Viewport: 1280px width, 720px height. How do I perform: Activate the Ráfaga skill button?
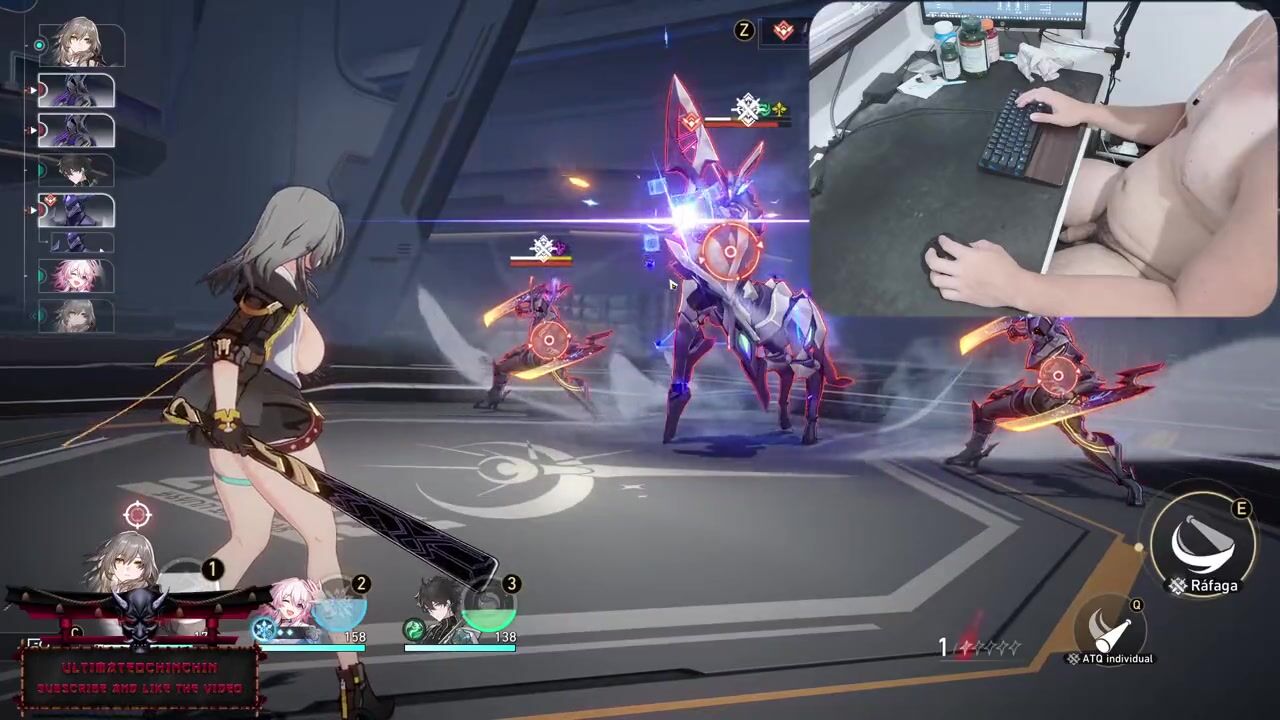[x=1203, y=545]
